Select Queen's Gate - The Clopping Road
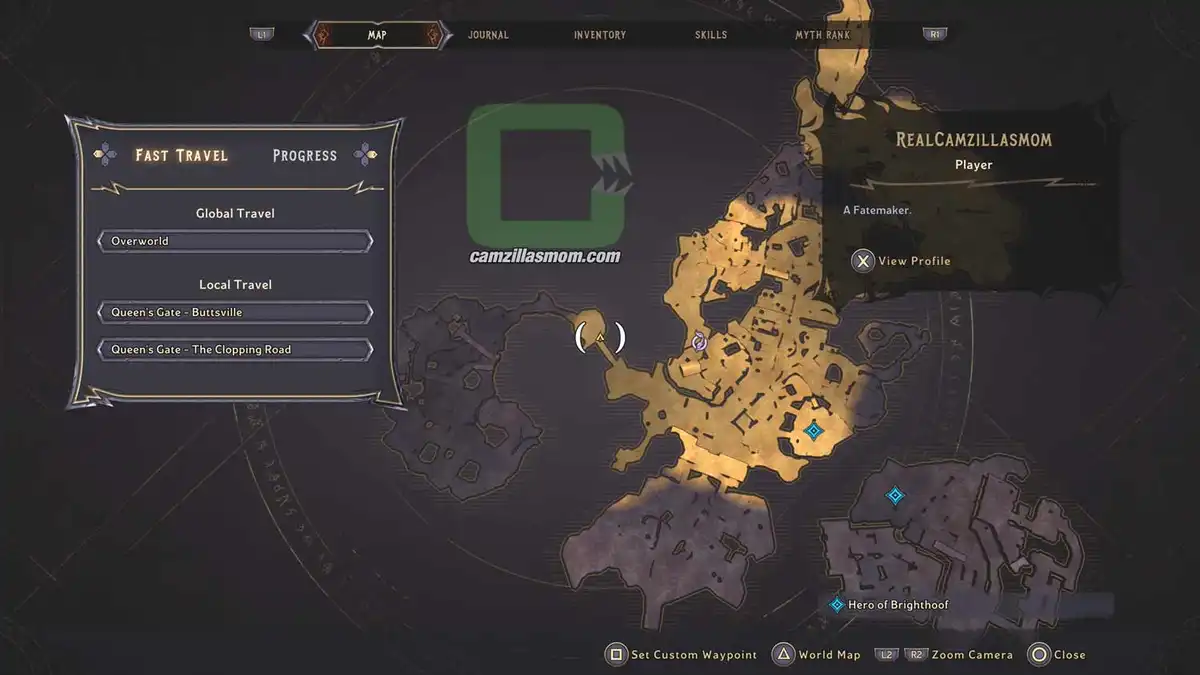The image size is (1200, 675). (235, 350)
